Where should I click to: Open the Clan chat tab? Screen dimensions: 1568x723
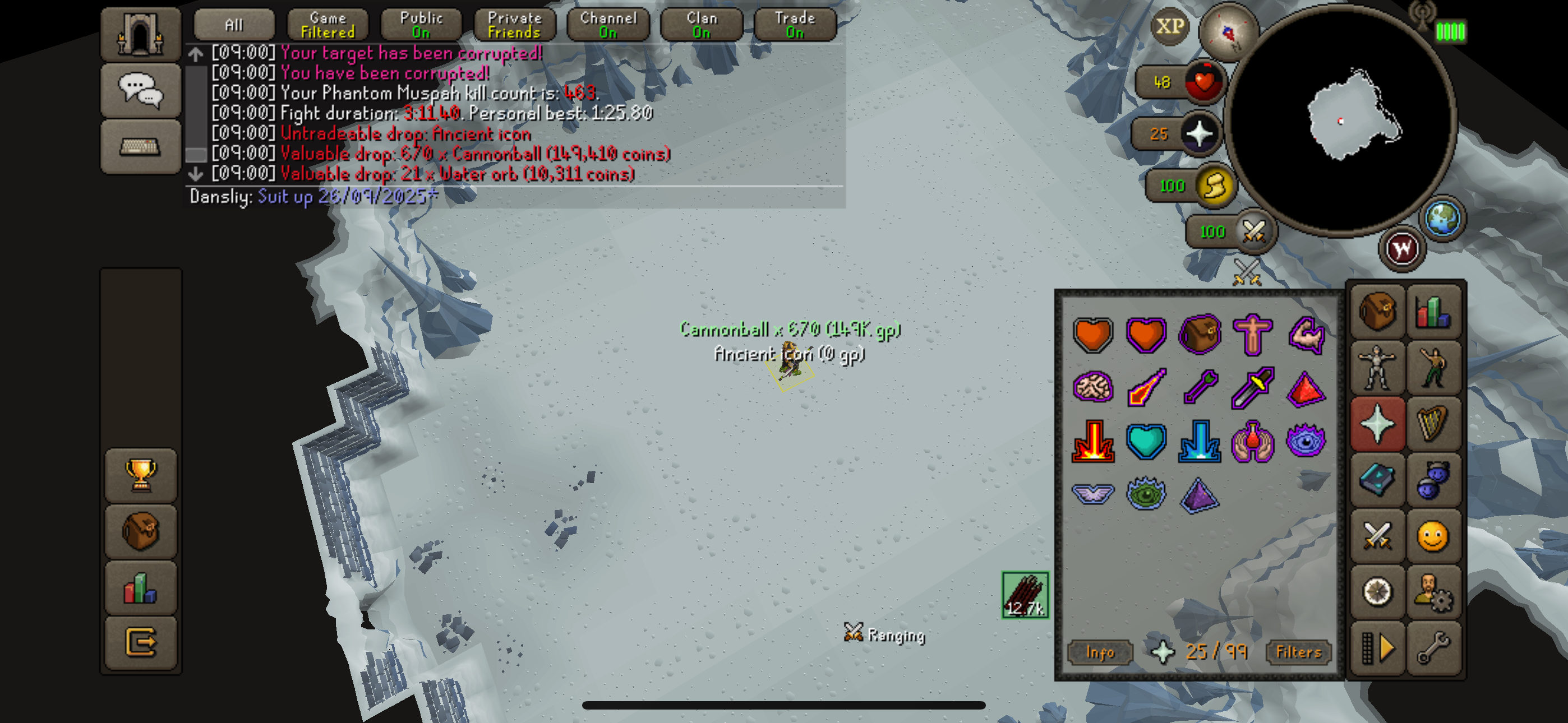click(701, 25)
